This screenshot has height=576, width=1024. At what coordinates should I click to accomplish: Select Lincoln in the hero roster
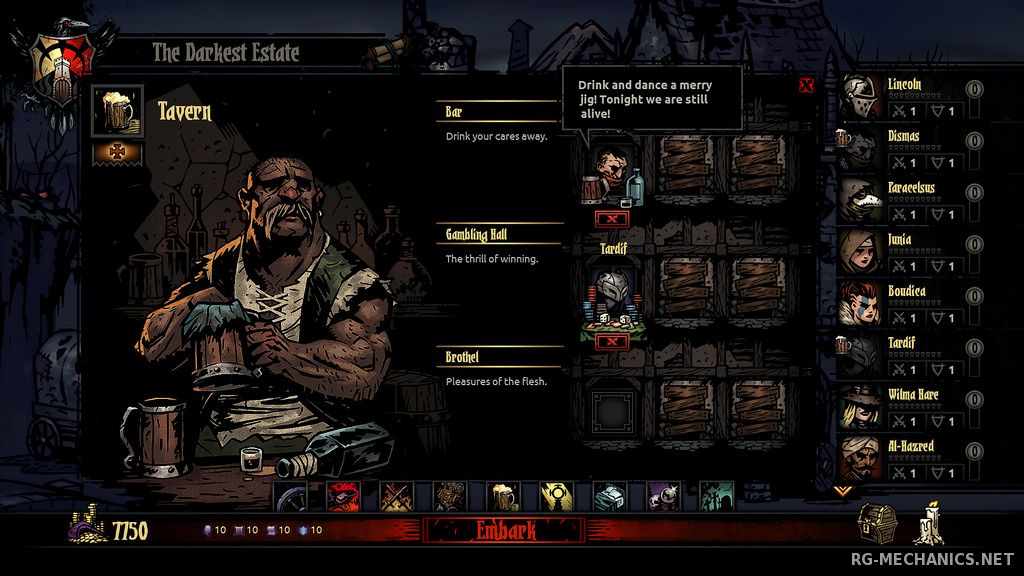[862, 99]
